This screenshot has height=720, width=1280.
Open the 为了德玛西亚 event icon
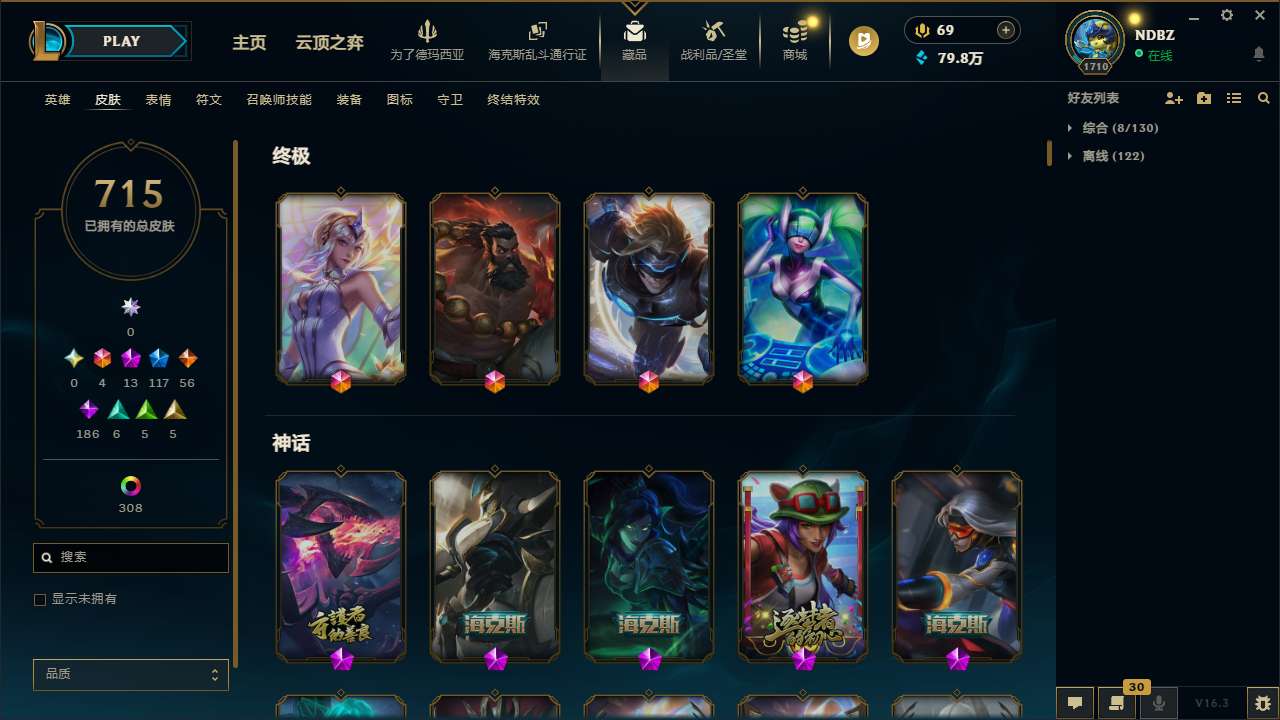coord(428,40)
